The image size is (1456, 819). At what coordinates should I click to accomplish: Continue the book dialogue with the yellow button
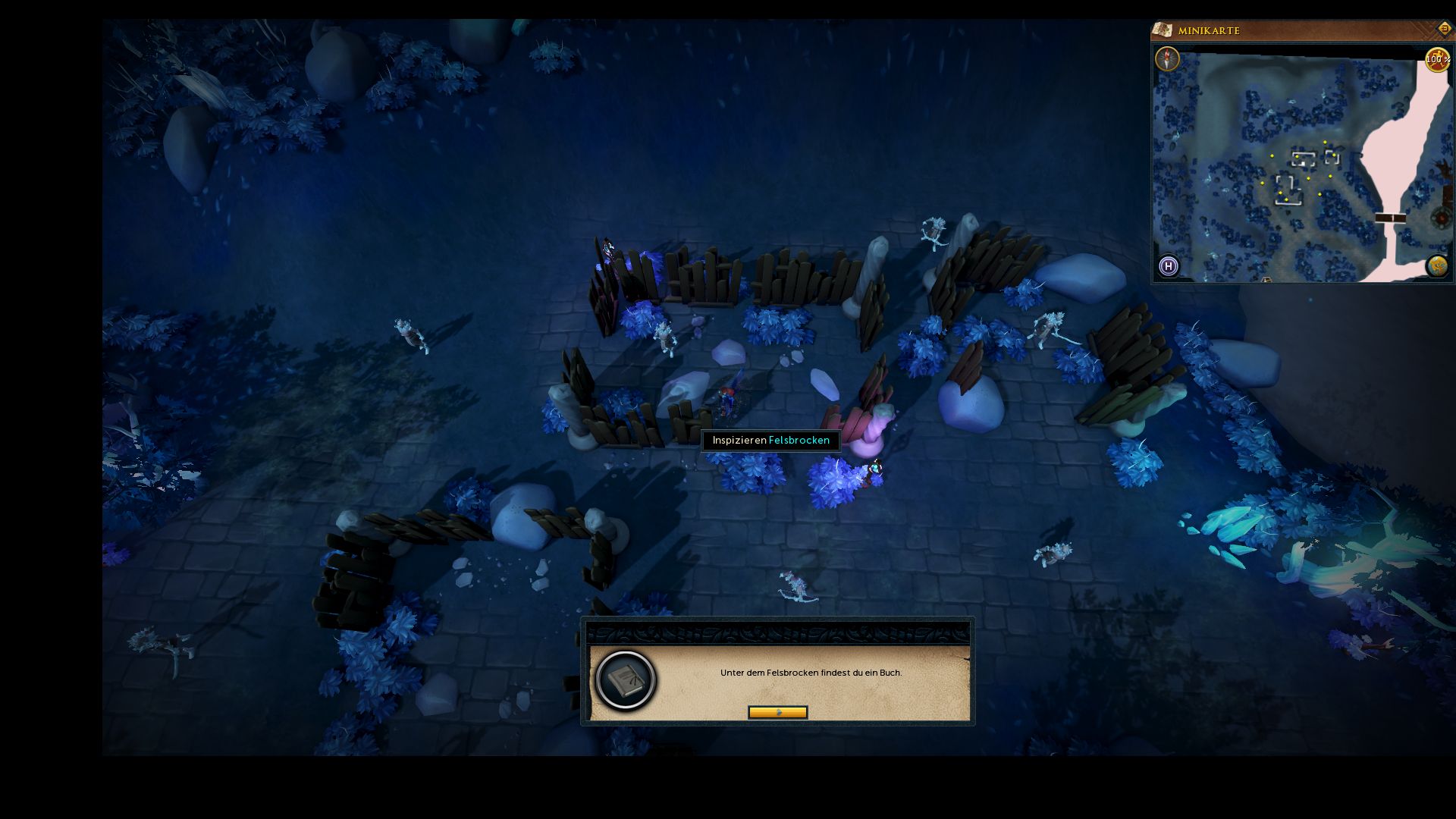pyautogui.click(x=777, y=712)
